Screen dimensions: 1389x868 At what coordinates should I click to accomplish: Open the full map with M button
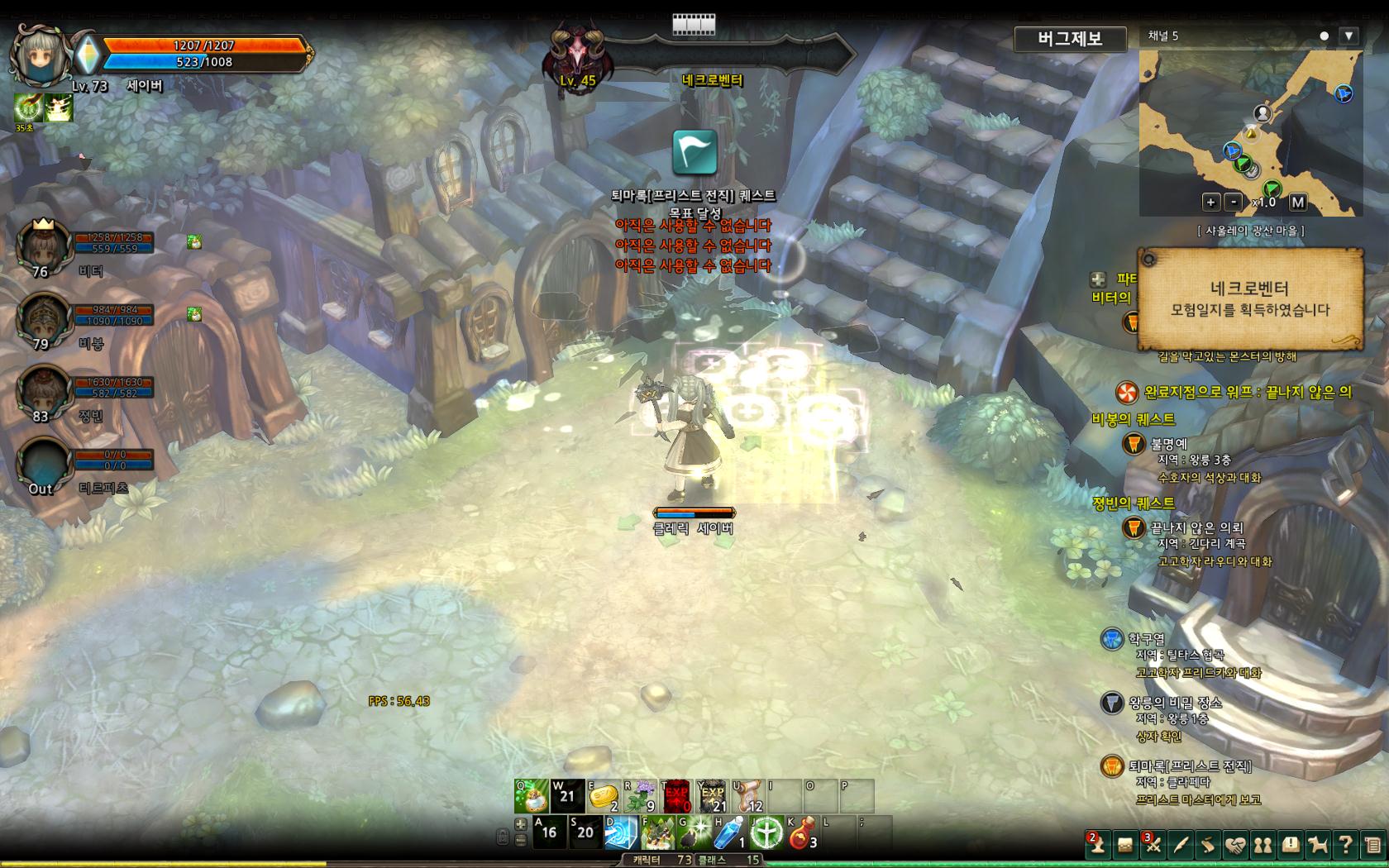click(x=1297, y=202)
